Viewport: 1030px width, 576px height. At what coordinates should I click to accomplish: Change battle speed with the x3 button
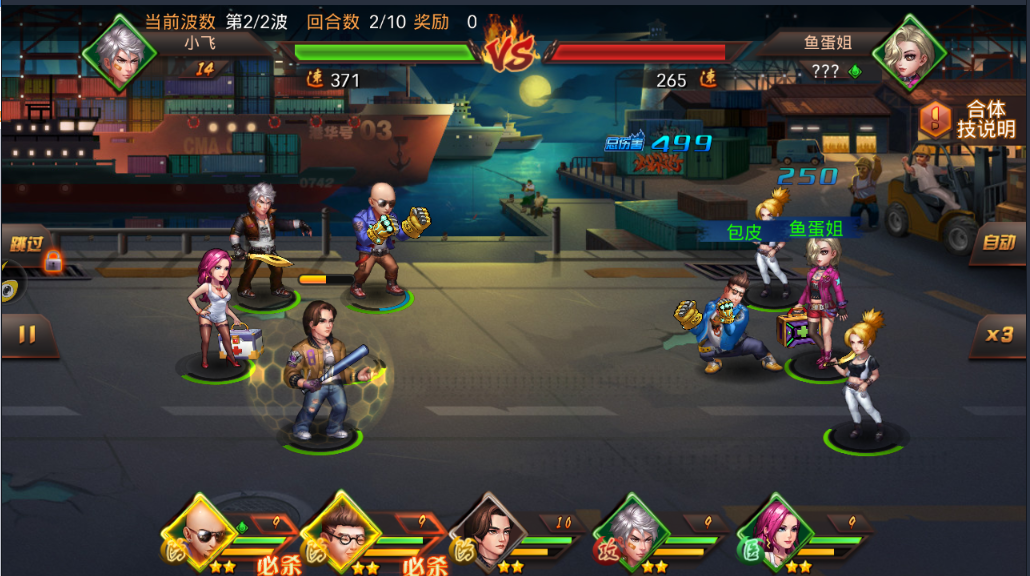coord(998,335)
